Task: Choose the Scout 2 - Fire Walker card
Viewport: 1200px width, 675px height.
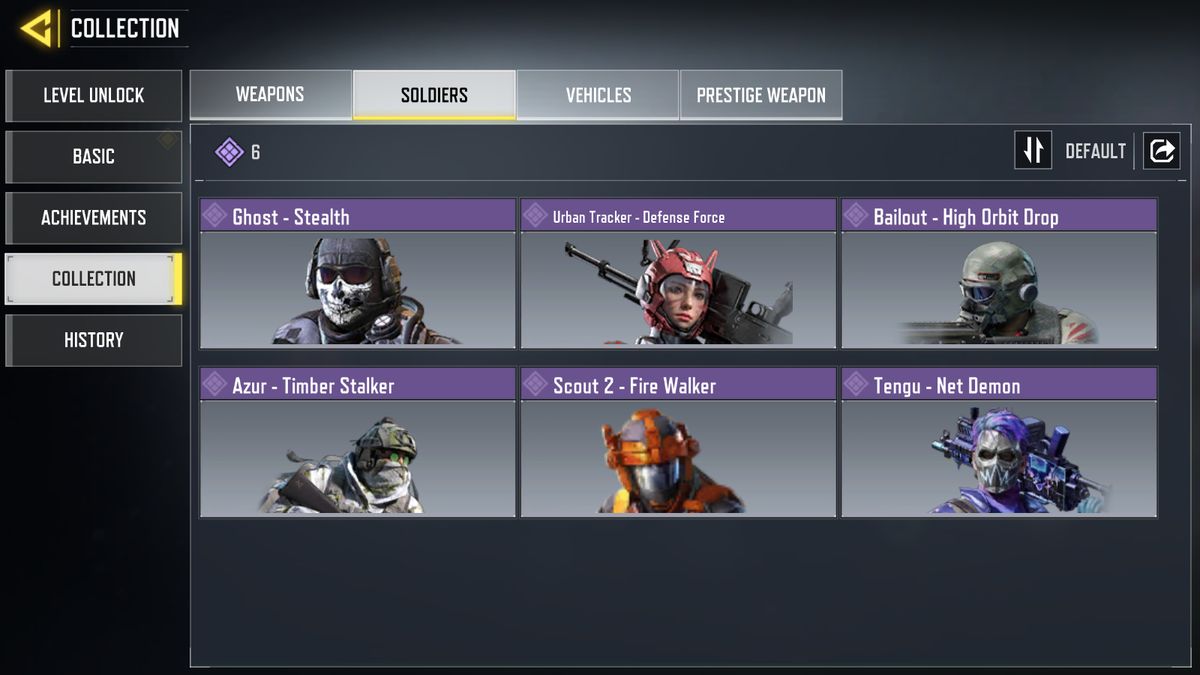Action: [678, 442]
